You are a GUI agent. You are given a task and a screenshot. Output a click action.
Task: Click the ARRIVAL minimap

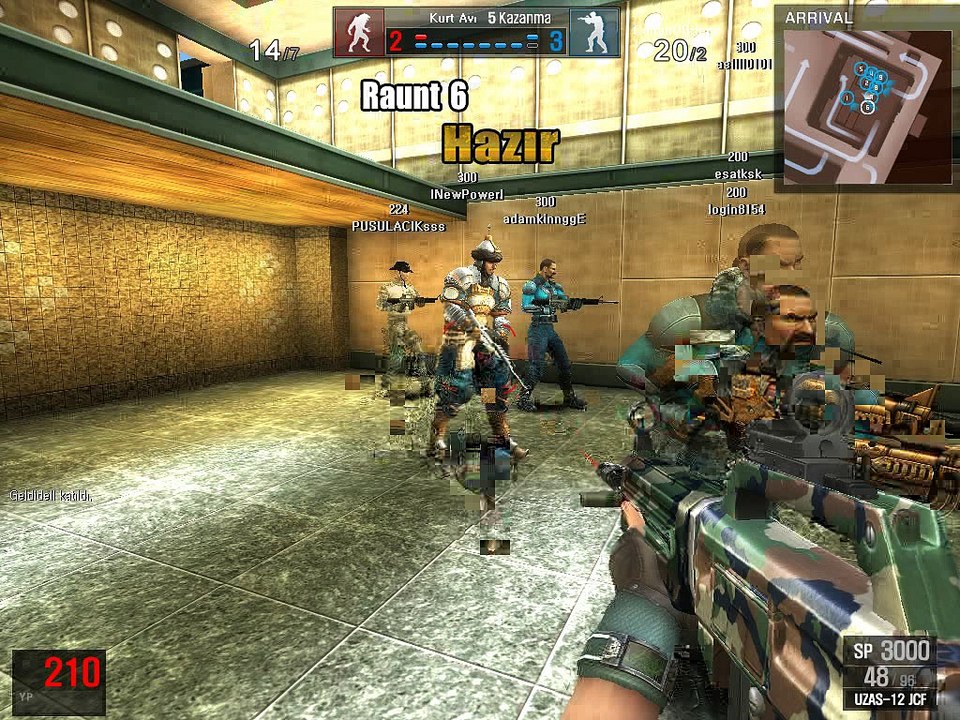click(867, 107)
